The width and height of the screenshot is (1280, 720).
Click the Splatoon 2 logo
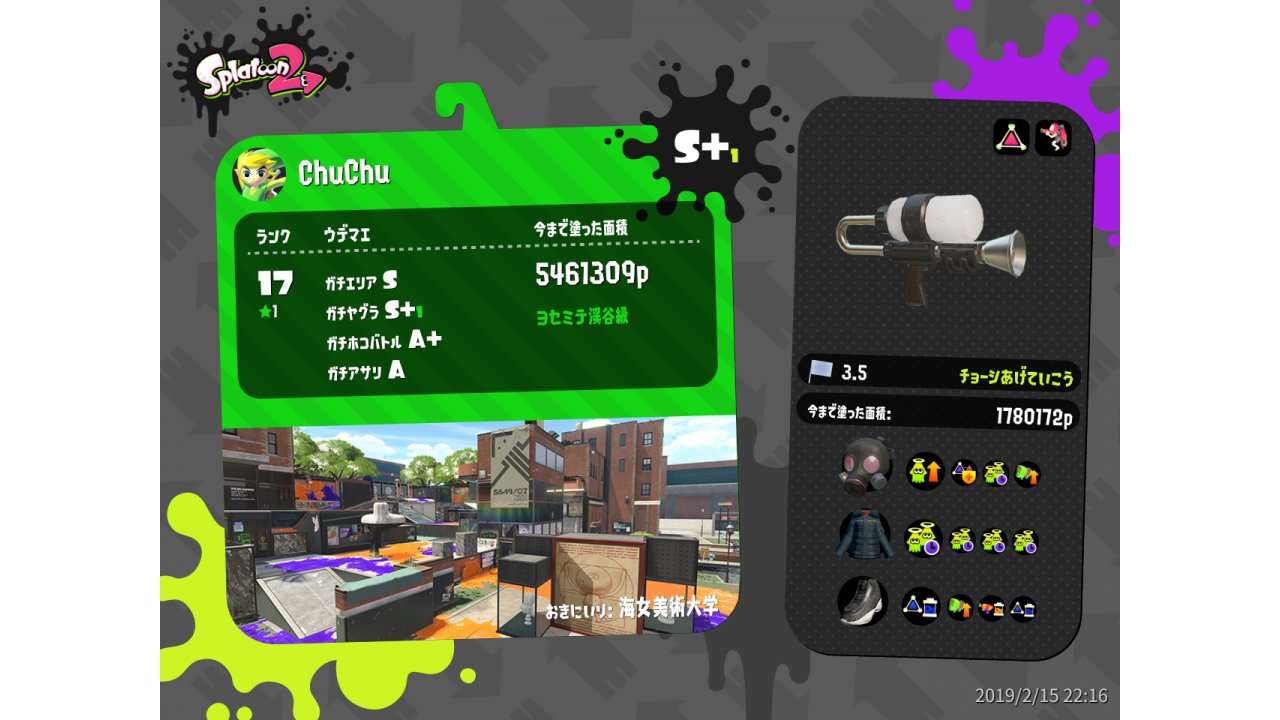(x=260, y=77)
